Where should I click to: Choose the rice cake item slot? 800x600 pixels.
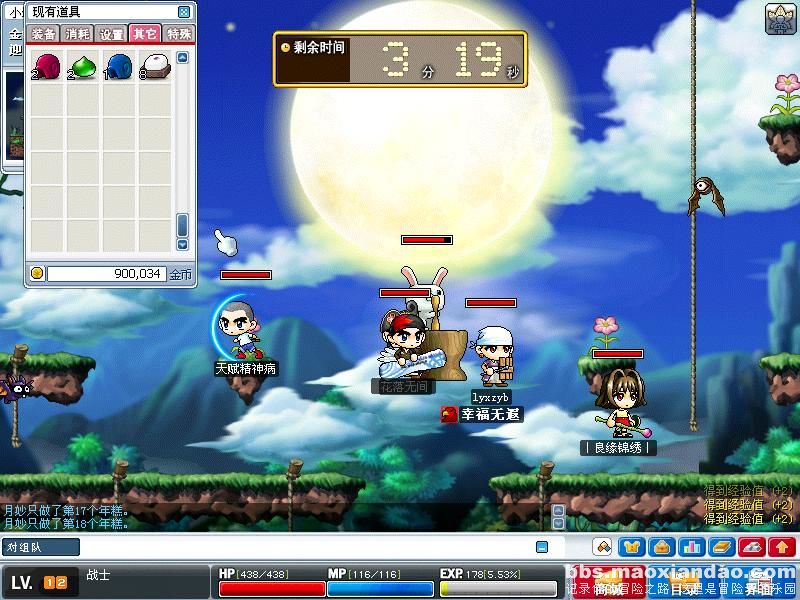click(155, 67)
